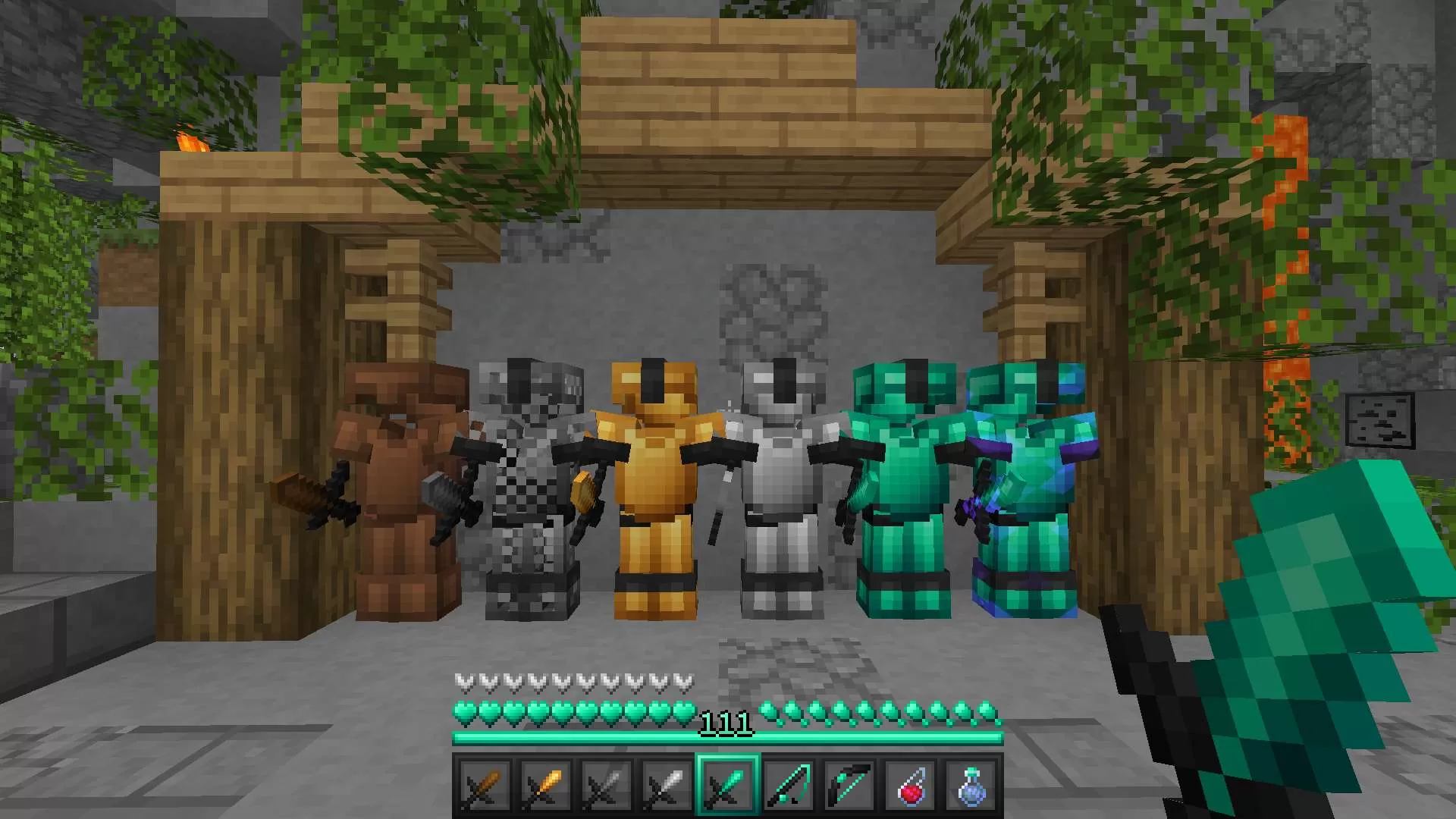Select the bow in the hotbar
This screenshot has width=1456, height=819.
click(850, 785)
